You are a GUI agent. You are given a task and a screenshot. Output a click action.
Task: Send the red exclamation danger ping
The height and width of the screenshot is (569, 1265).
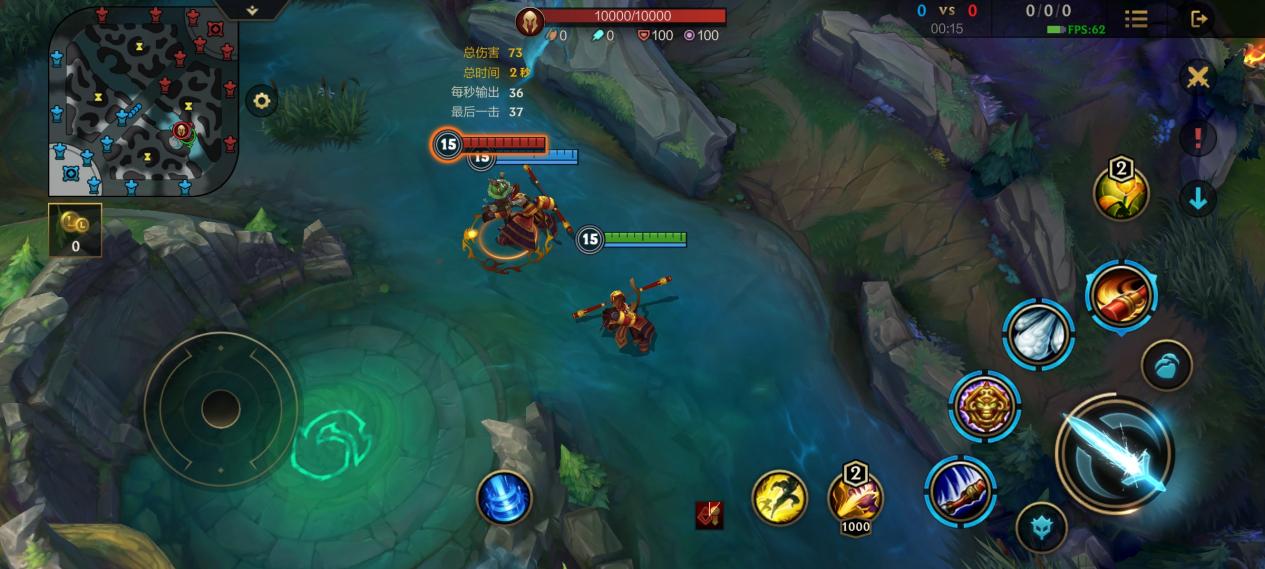1197,138
